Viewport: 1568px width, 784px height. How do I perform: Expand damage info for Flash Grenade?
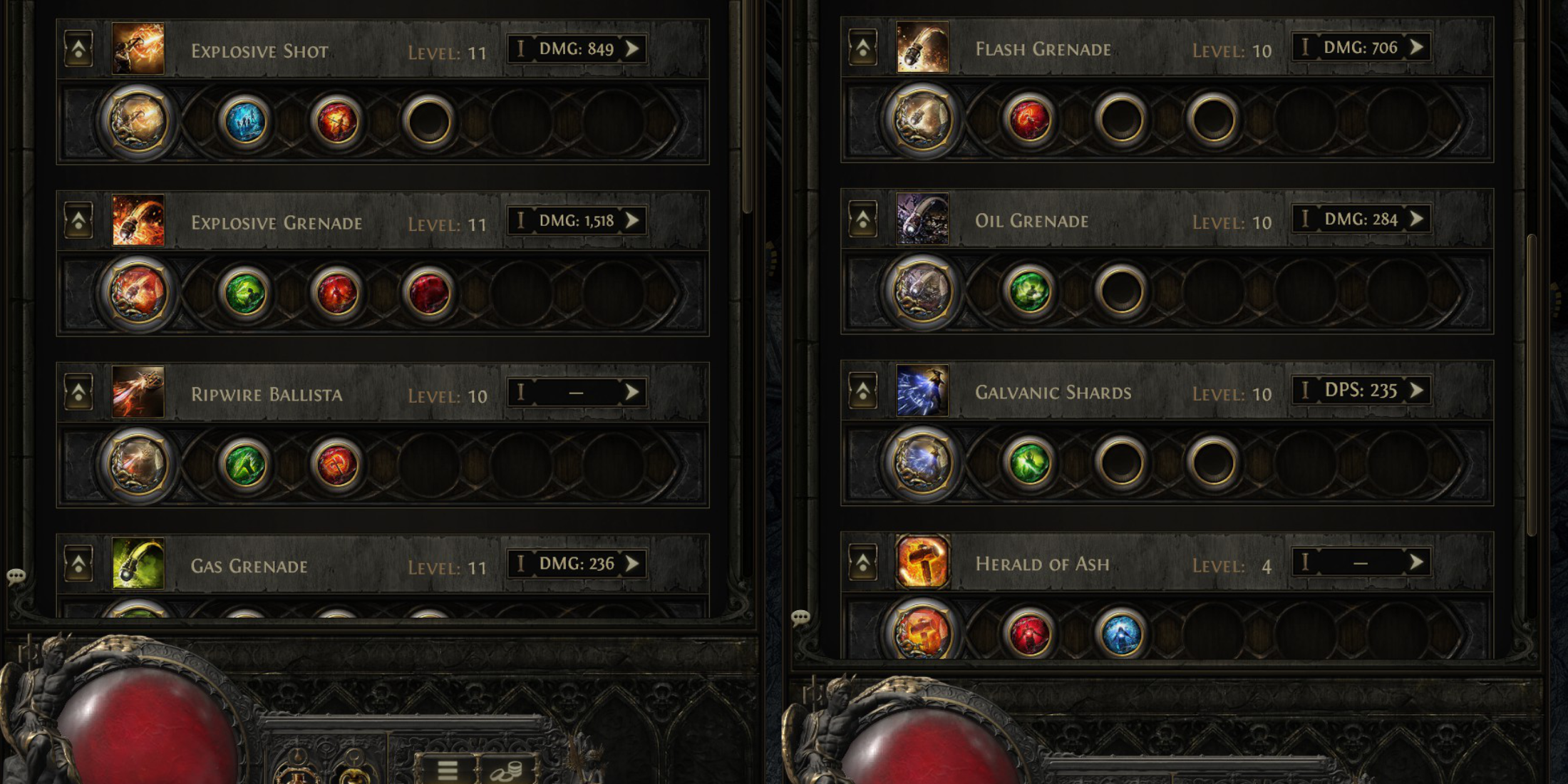1415,48
